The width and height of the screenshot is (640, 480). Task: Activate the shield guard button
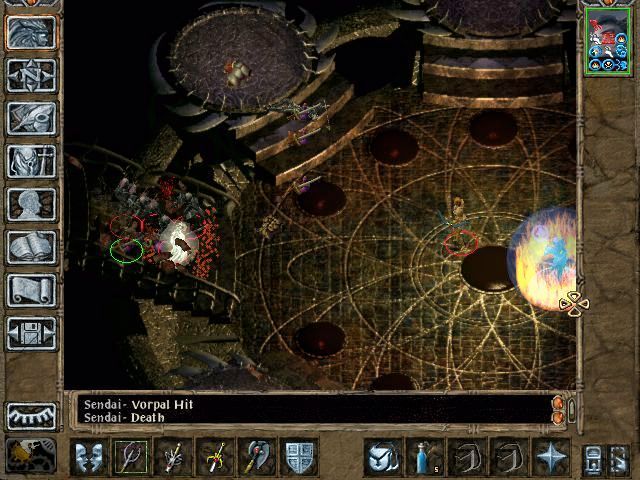click(x=300, y=457)
